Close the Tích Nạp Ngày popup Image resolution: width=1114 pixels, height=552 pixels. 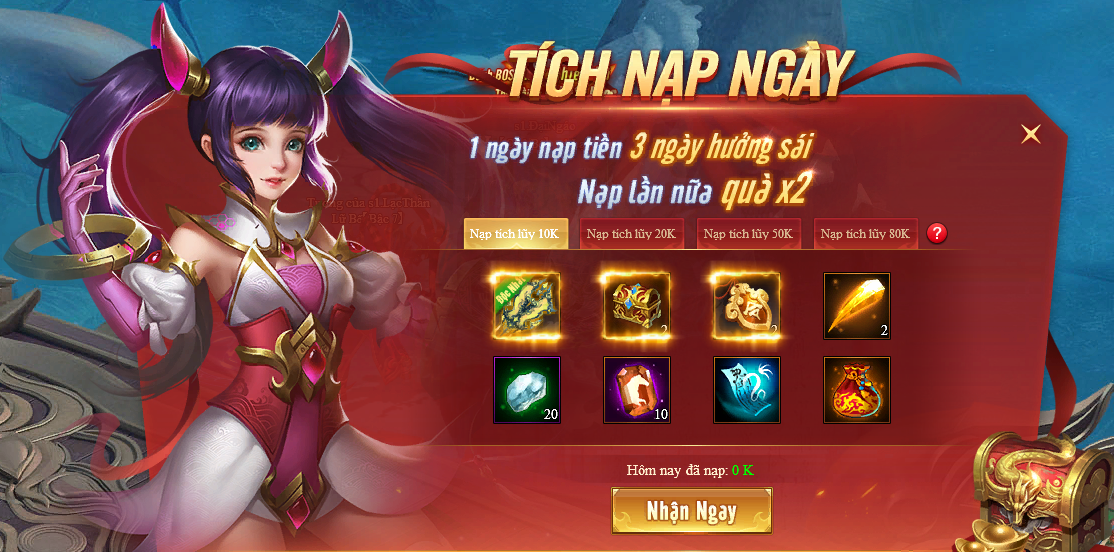[x=1031, y=134]
